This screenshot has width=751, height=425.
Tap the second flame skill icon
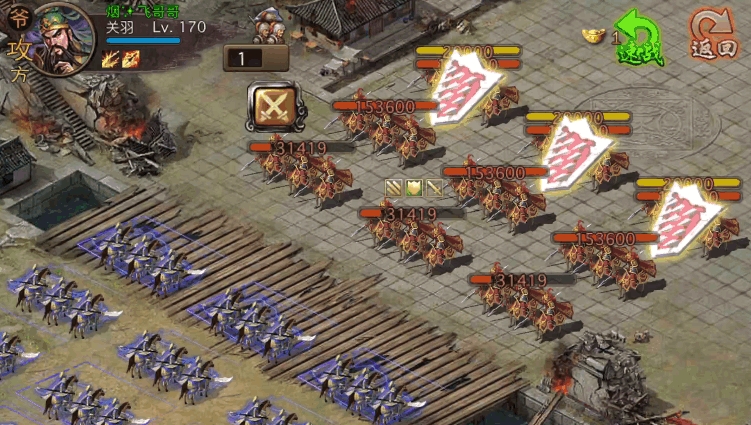[x=131, y=59]
